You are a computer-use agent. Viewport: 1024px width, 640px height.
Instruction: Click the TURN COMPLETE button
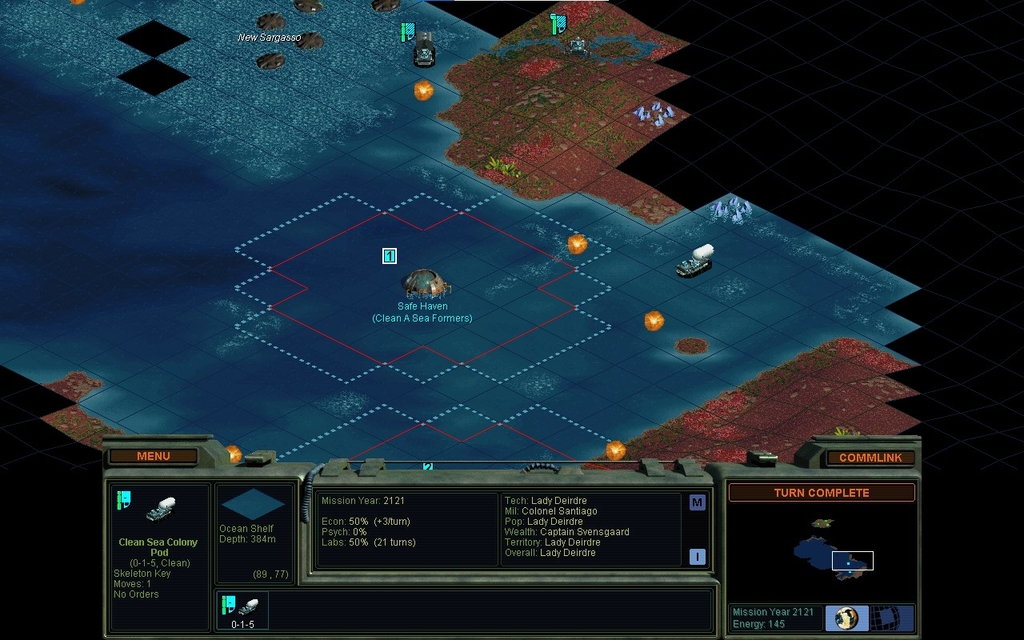[821, 493]
